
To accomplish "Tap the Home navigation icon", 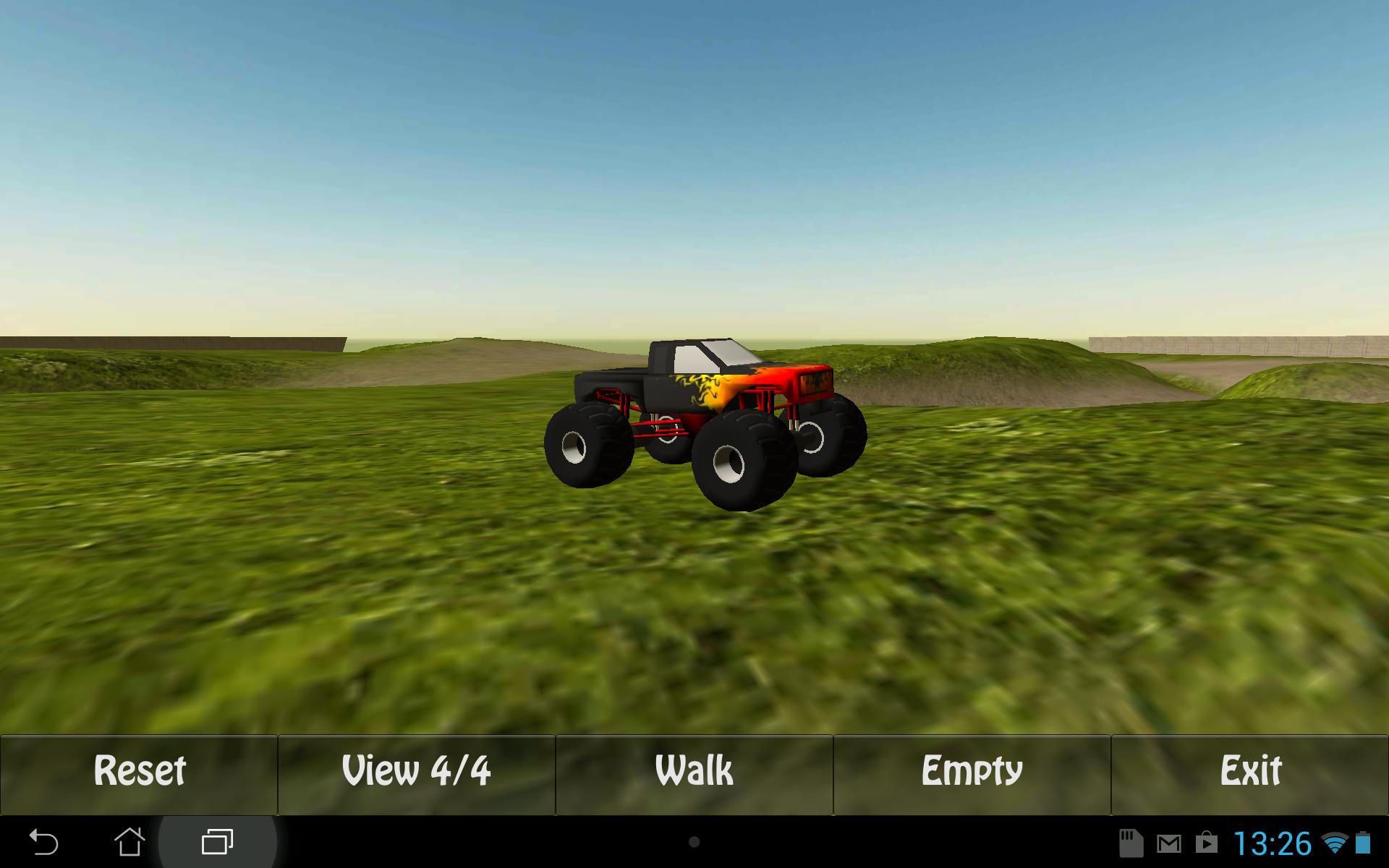I will 129,841.
